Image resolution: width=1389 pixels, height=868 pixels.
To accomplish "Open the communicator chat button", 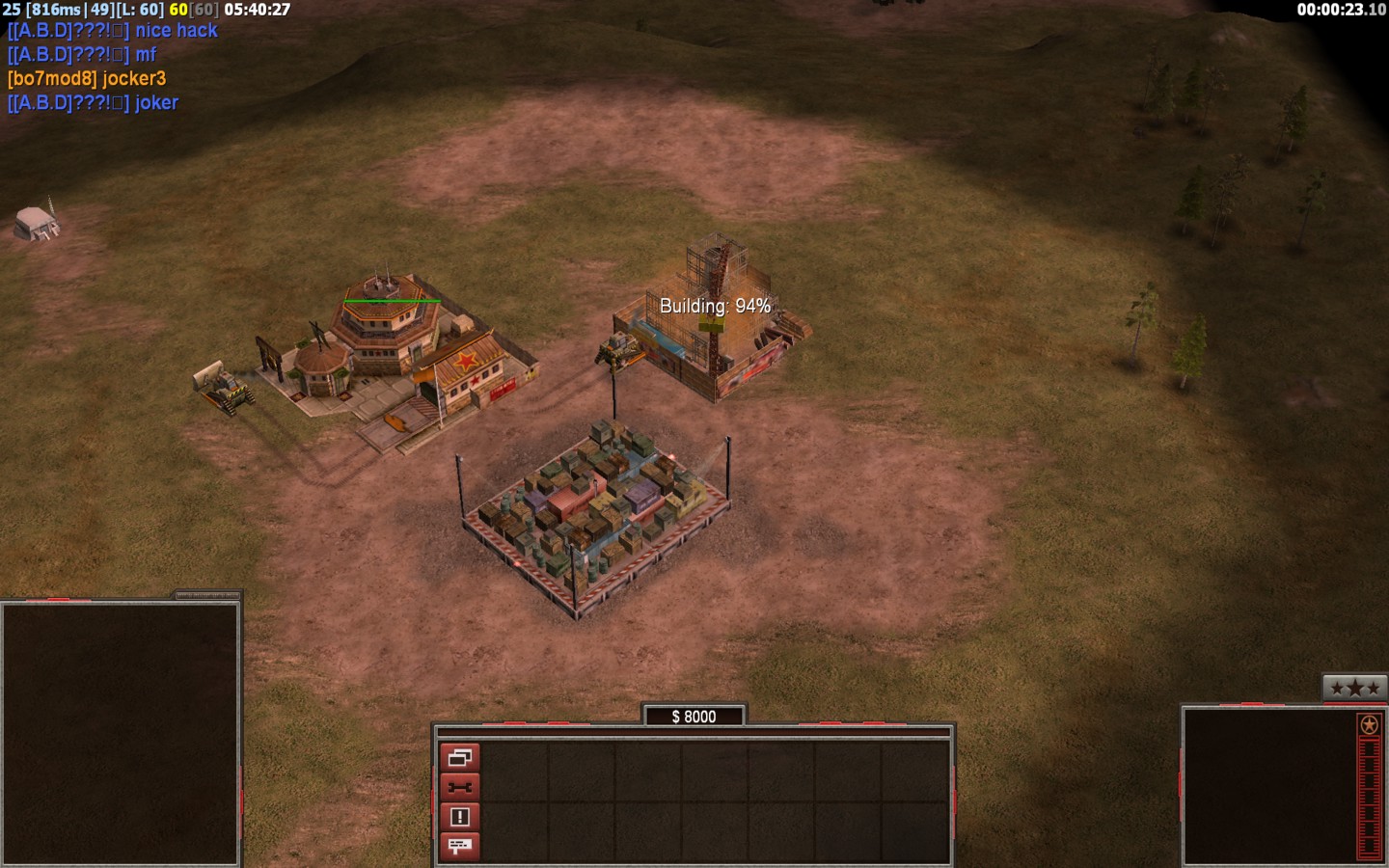I will [460, 847].
